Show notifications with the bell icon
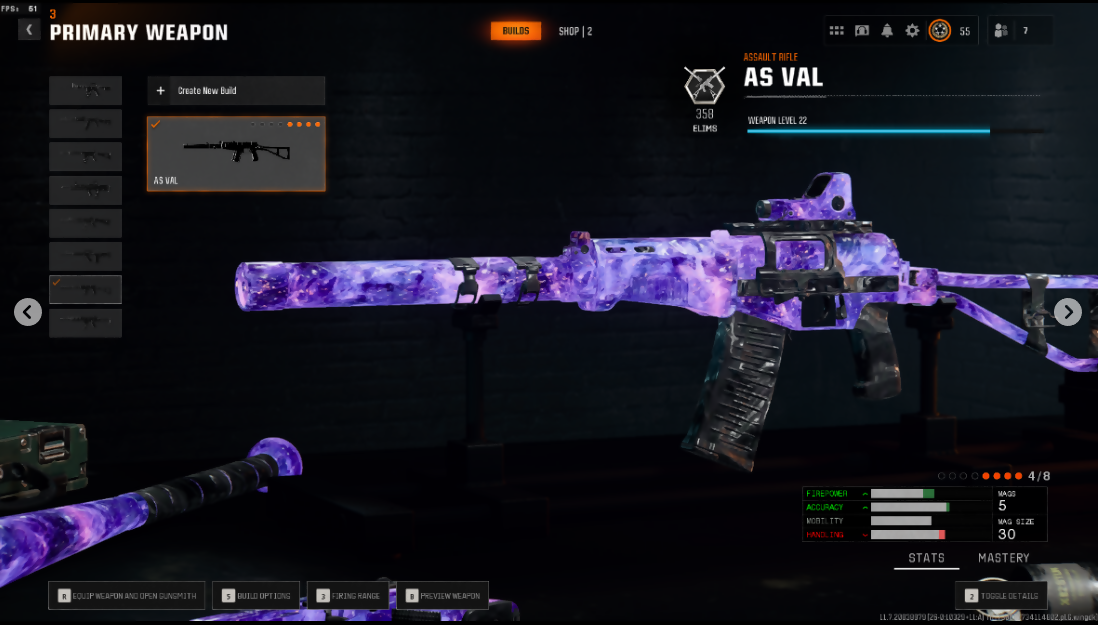 coord(887,31)
